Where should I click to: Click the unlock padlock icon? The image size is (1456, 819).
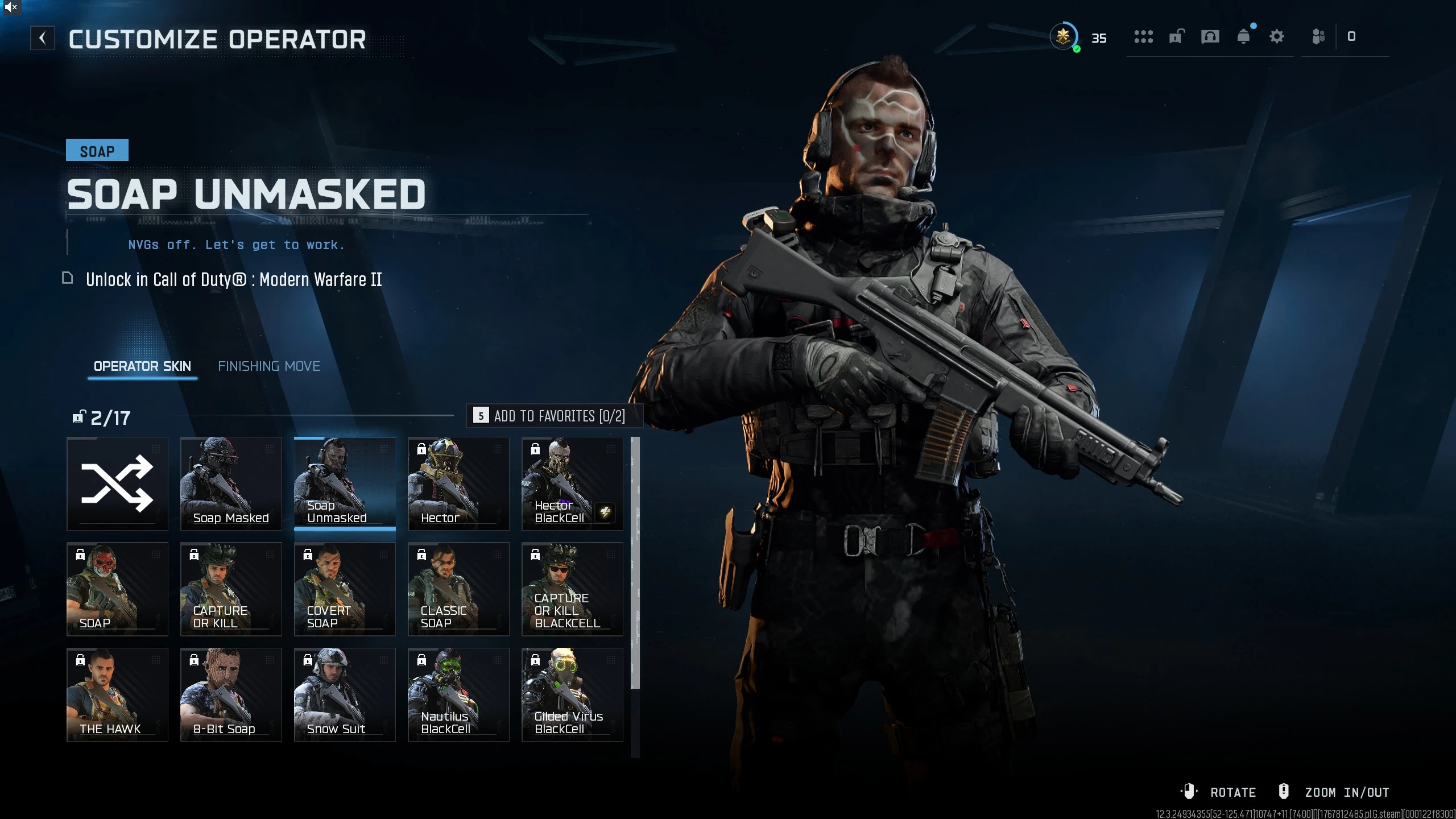tap(1176, 36)
